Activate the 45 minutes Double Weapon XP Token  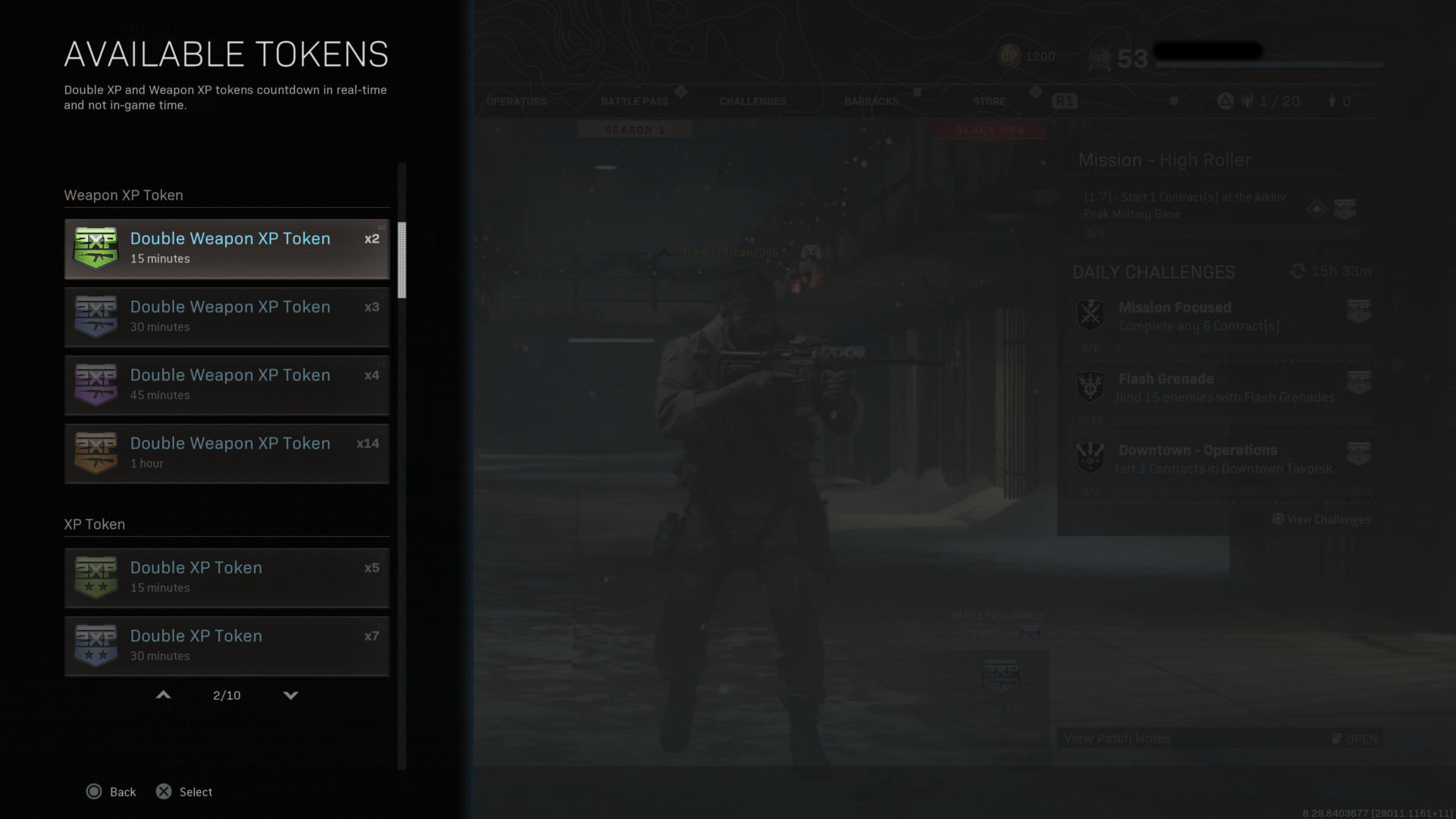227,385
